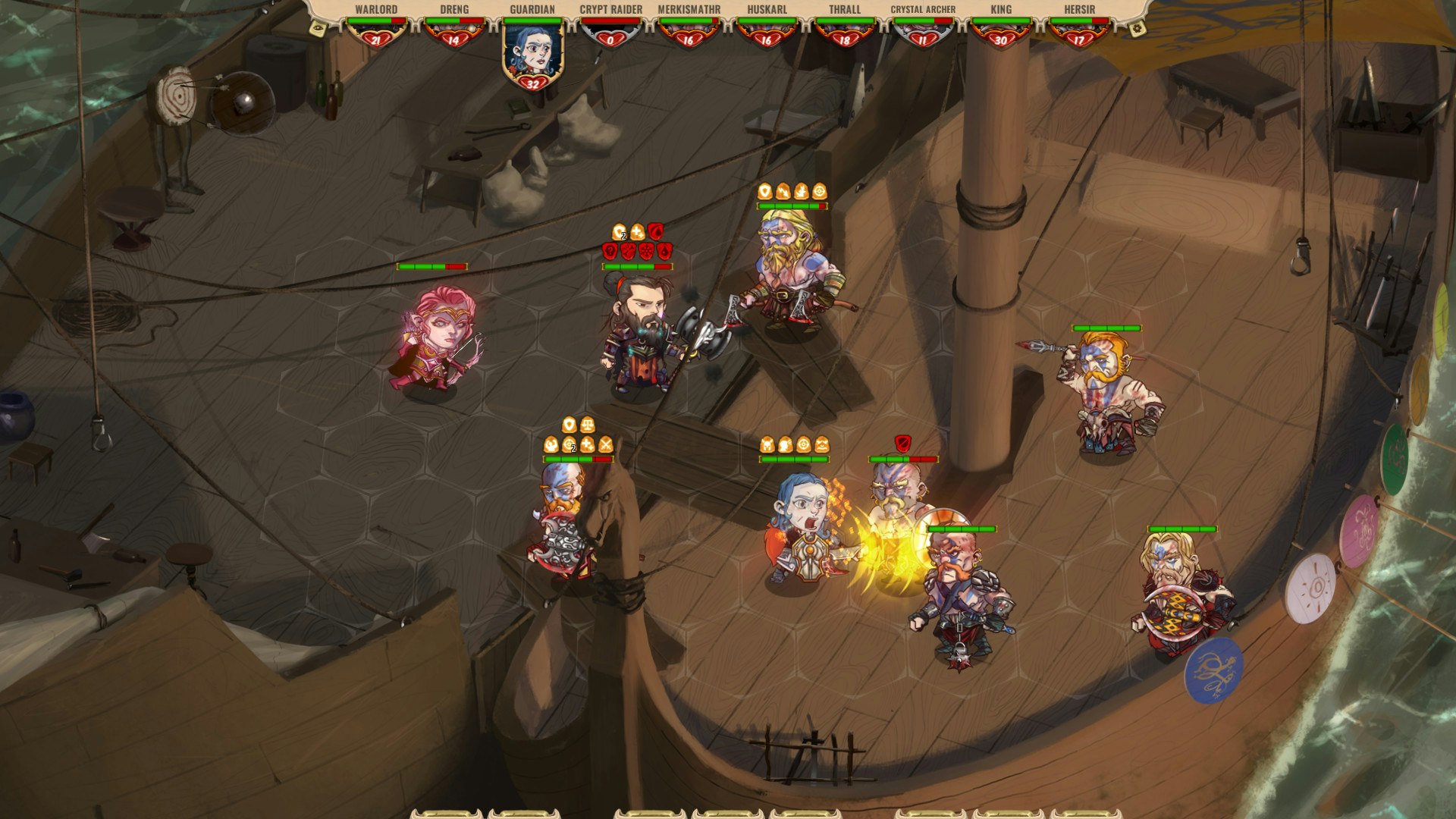This screenshot has height=819, width=1456.
Task: Click the question-mark debuff above the axe warrior
Action: [610, 251]
